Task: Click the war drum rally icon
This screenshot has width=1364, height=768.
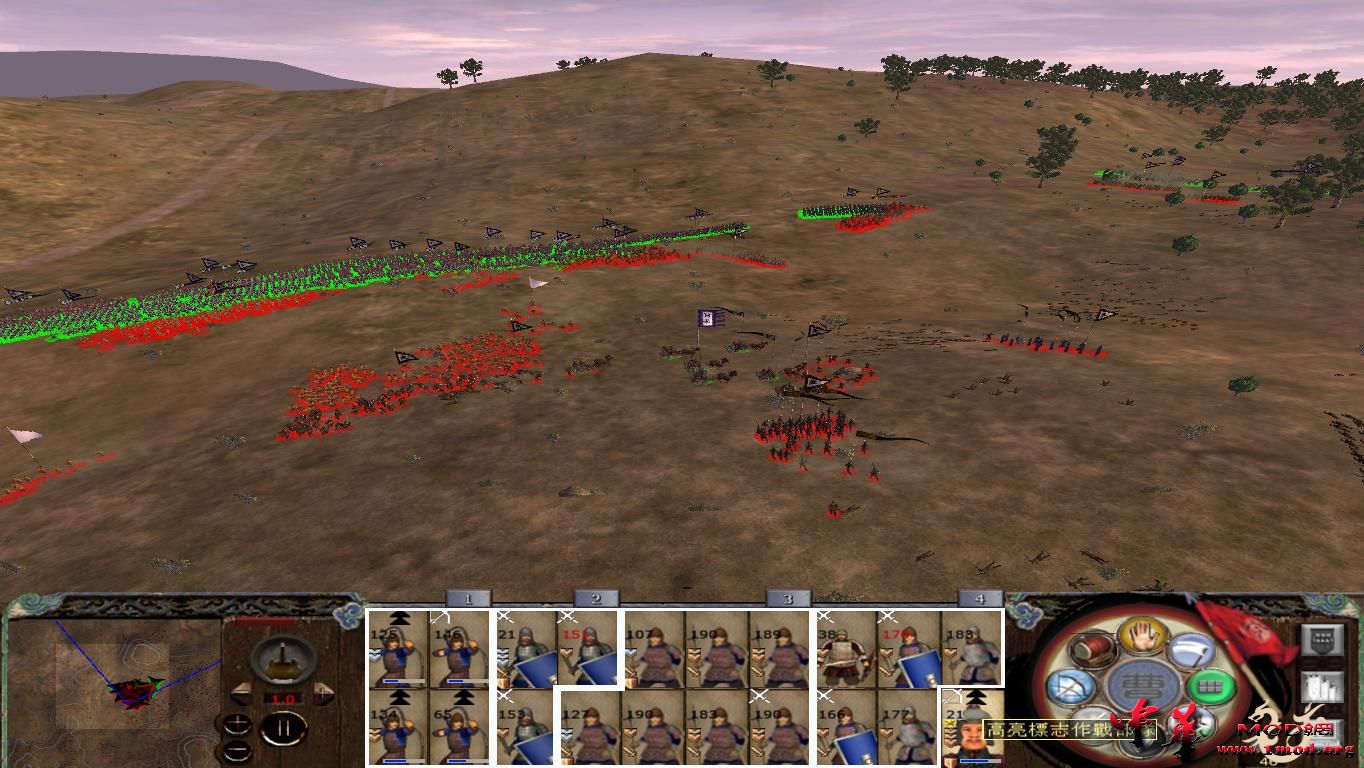Action: pos(1093,648)
